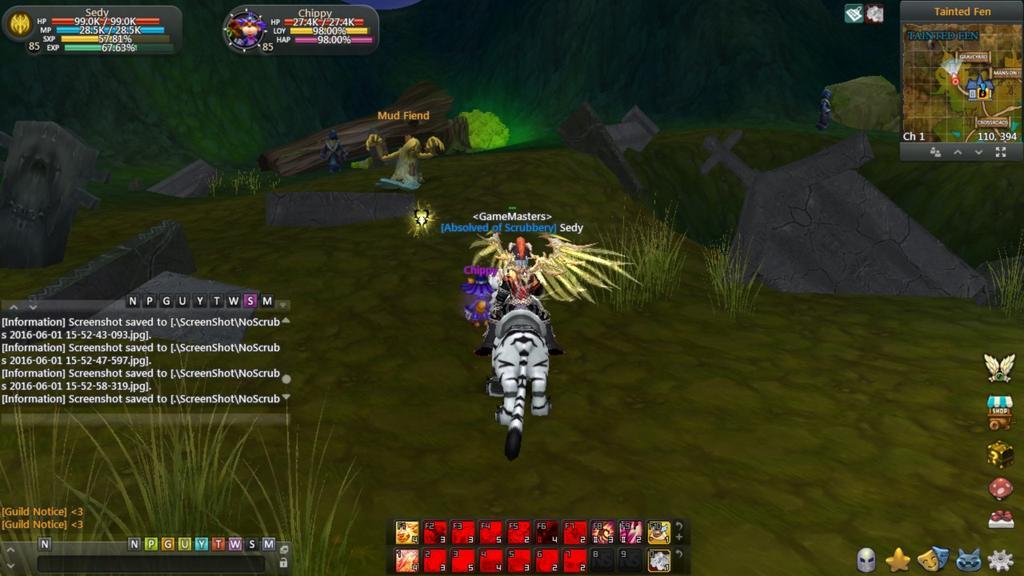Open the blue cat face menu

966,560
